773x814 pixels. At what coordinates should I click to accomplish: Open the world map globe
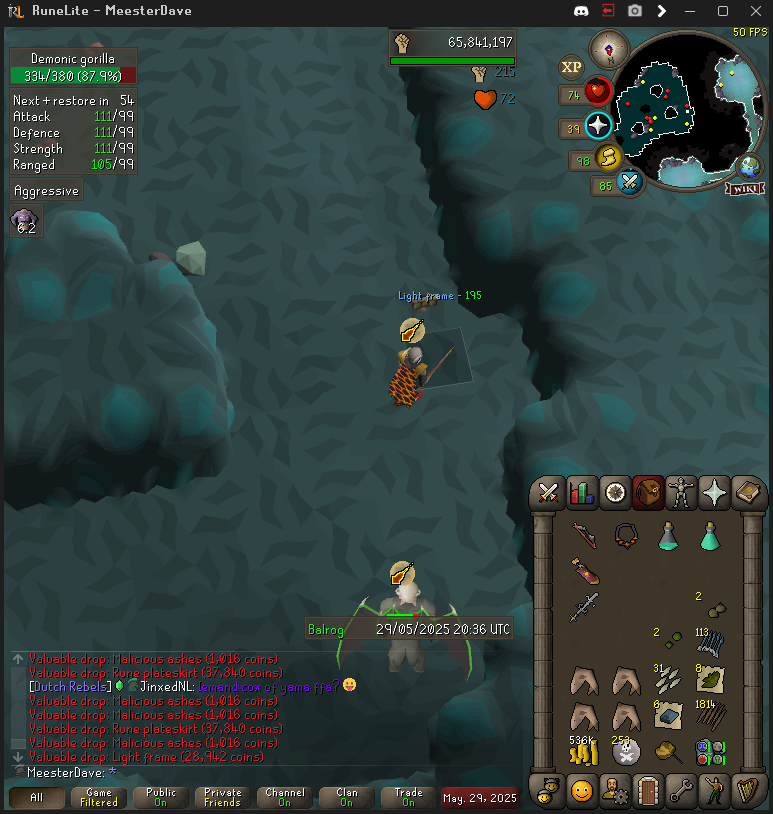pyautogui.click(x=748, y=166)
